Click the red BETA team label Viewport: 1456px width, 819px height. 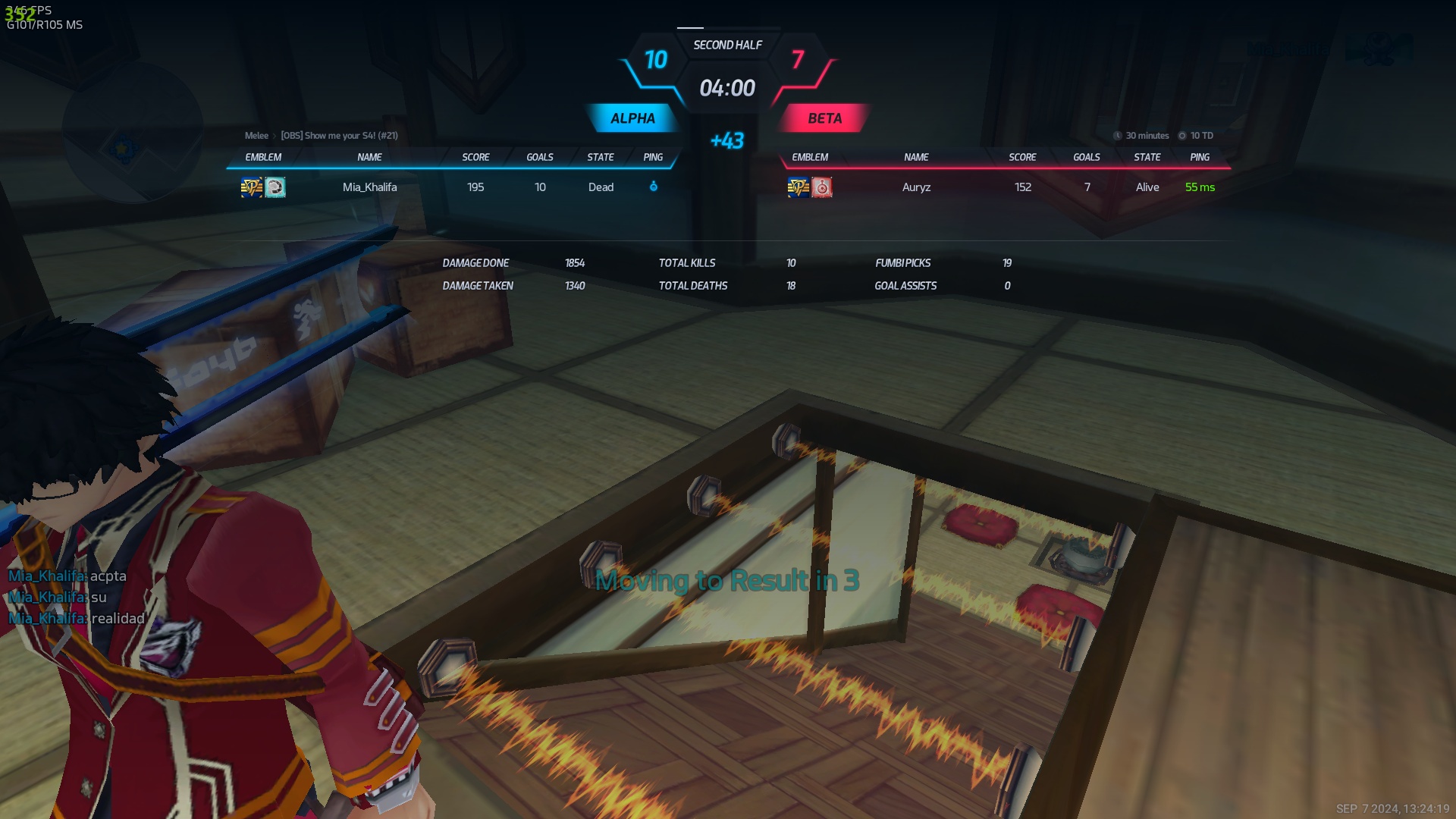tap(824, 118)
